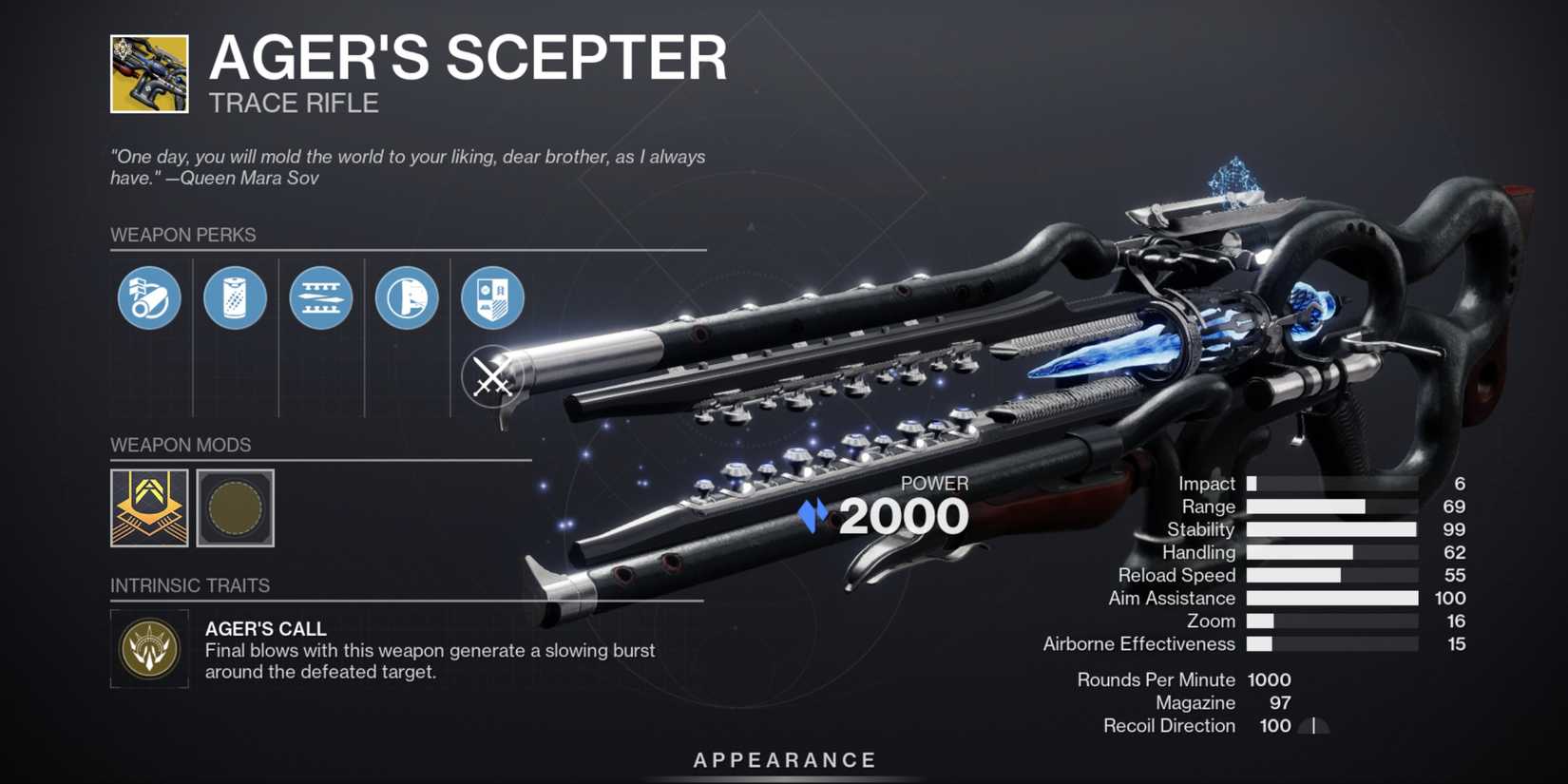The image size is (1568, 784).
Task: Select the empty circular mod socket
Action: click(235, 508)
